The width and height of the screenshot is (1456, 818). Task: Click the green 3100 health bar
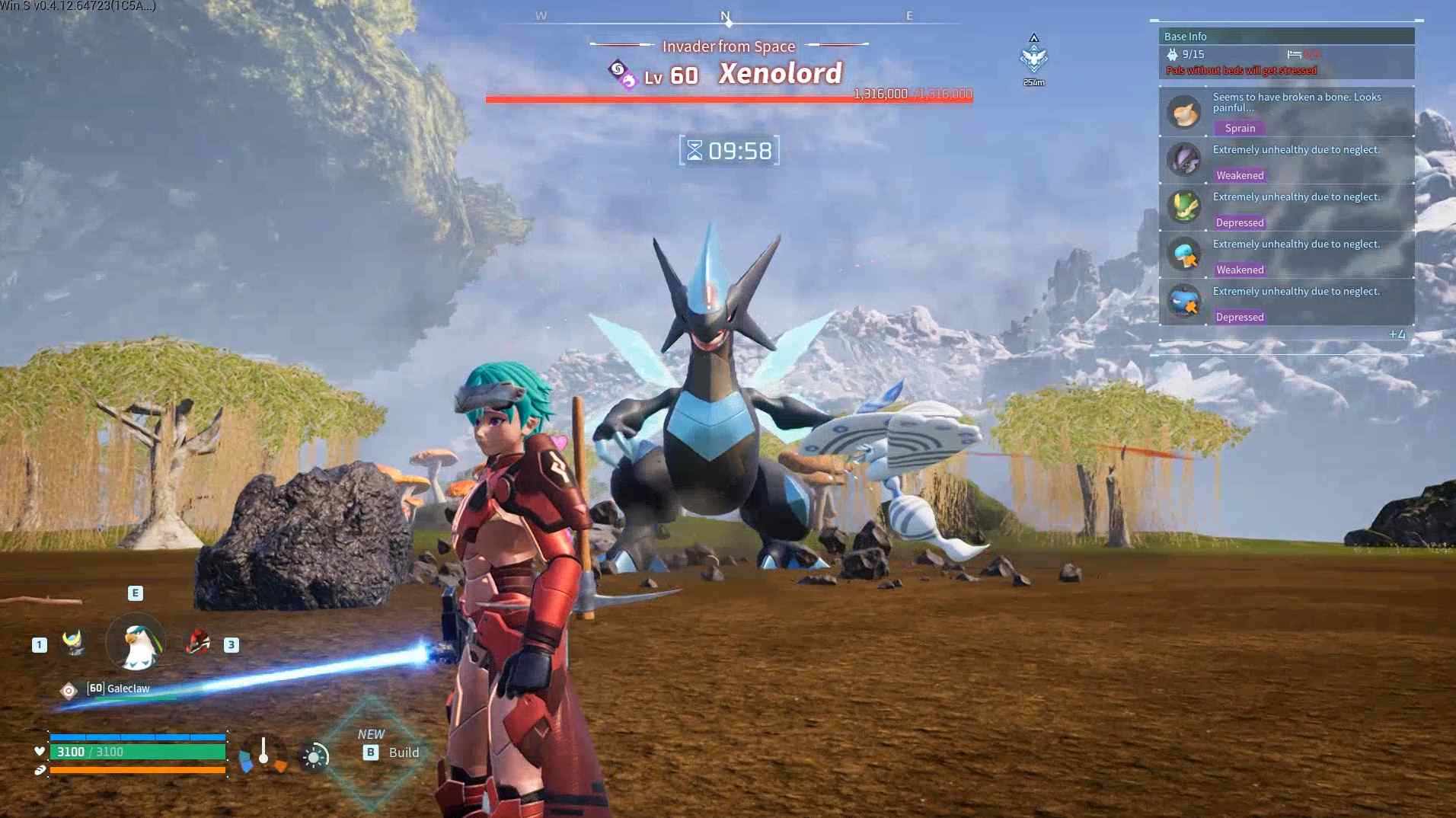137,751
